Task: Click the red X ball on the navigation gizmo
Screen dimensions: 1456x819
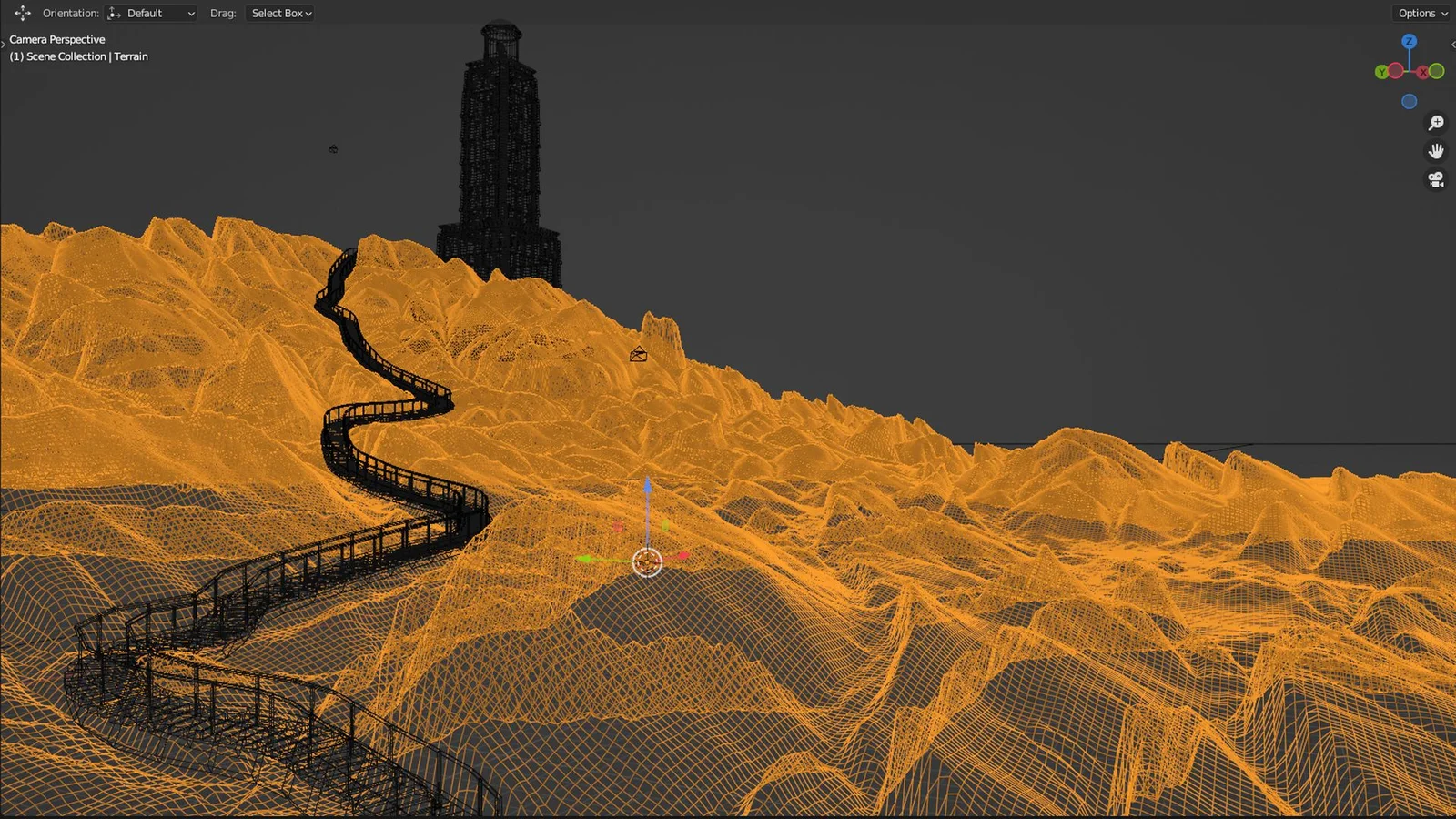Action: click(1422, 71)
